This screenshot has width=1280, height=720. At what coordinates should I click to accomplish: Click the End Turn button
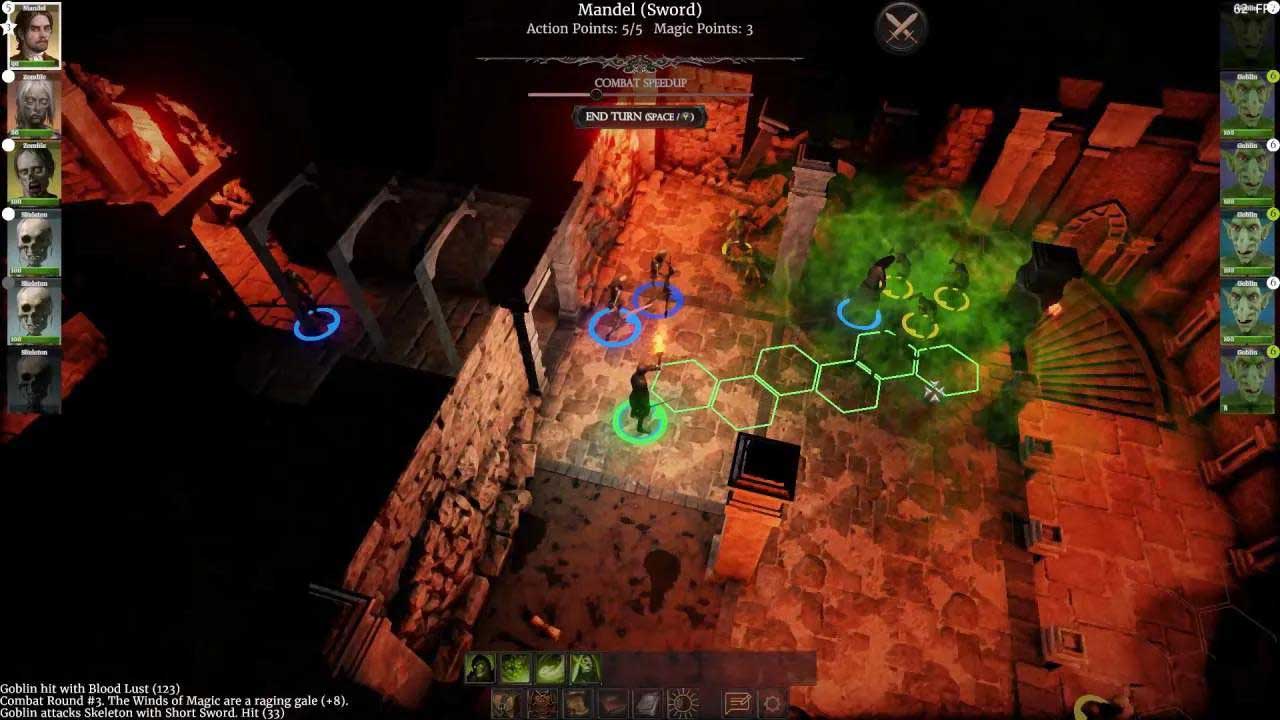click(639, 117)
